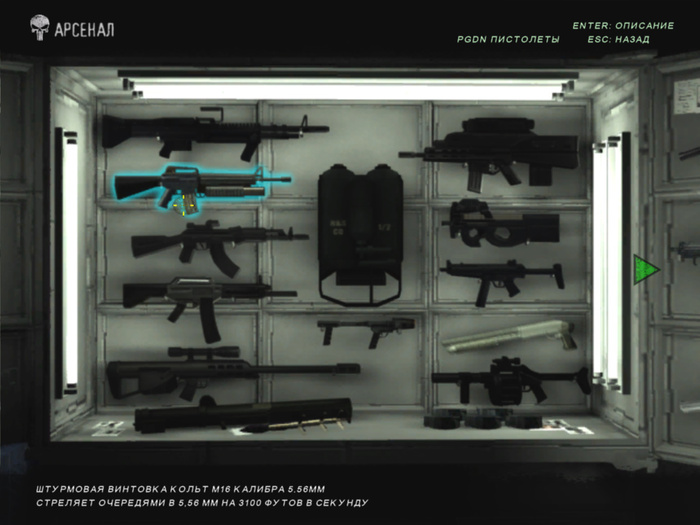Select the flamethrower fuel tanks

(360, 230)
